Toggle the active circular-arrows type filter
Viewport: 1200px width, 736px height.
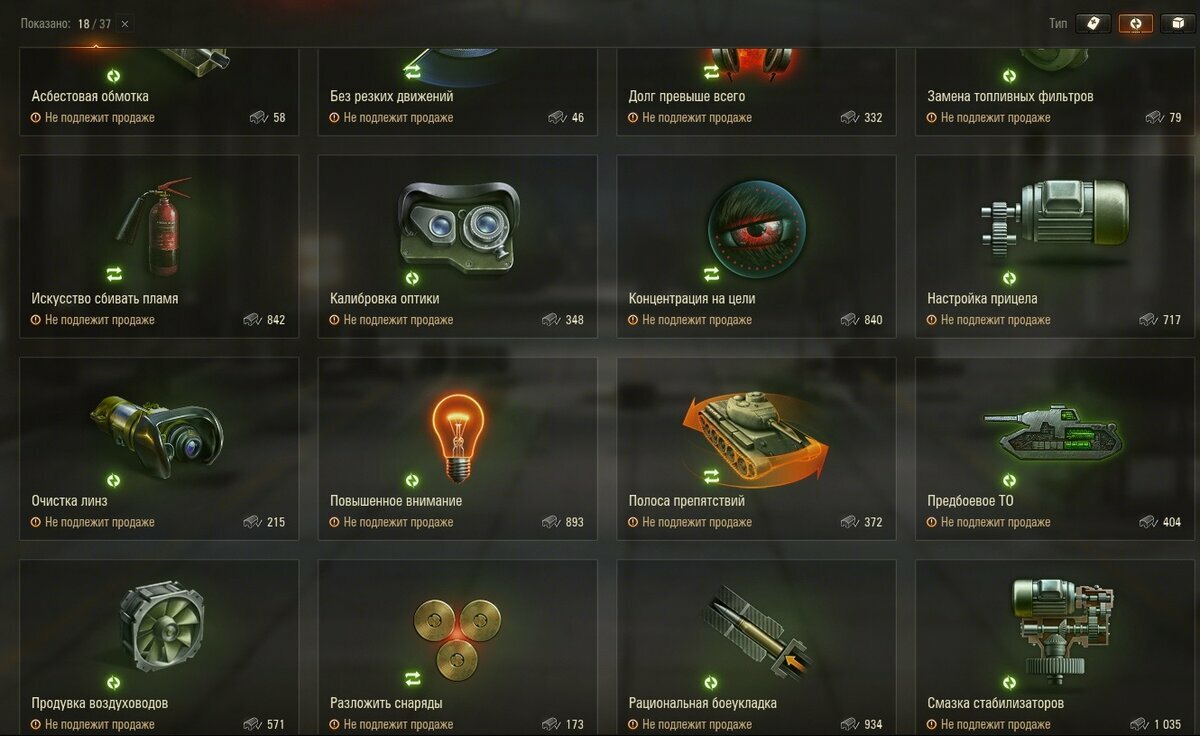tap(1136, 24)
